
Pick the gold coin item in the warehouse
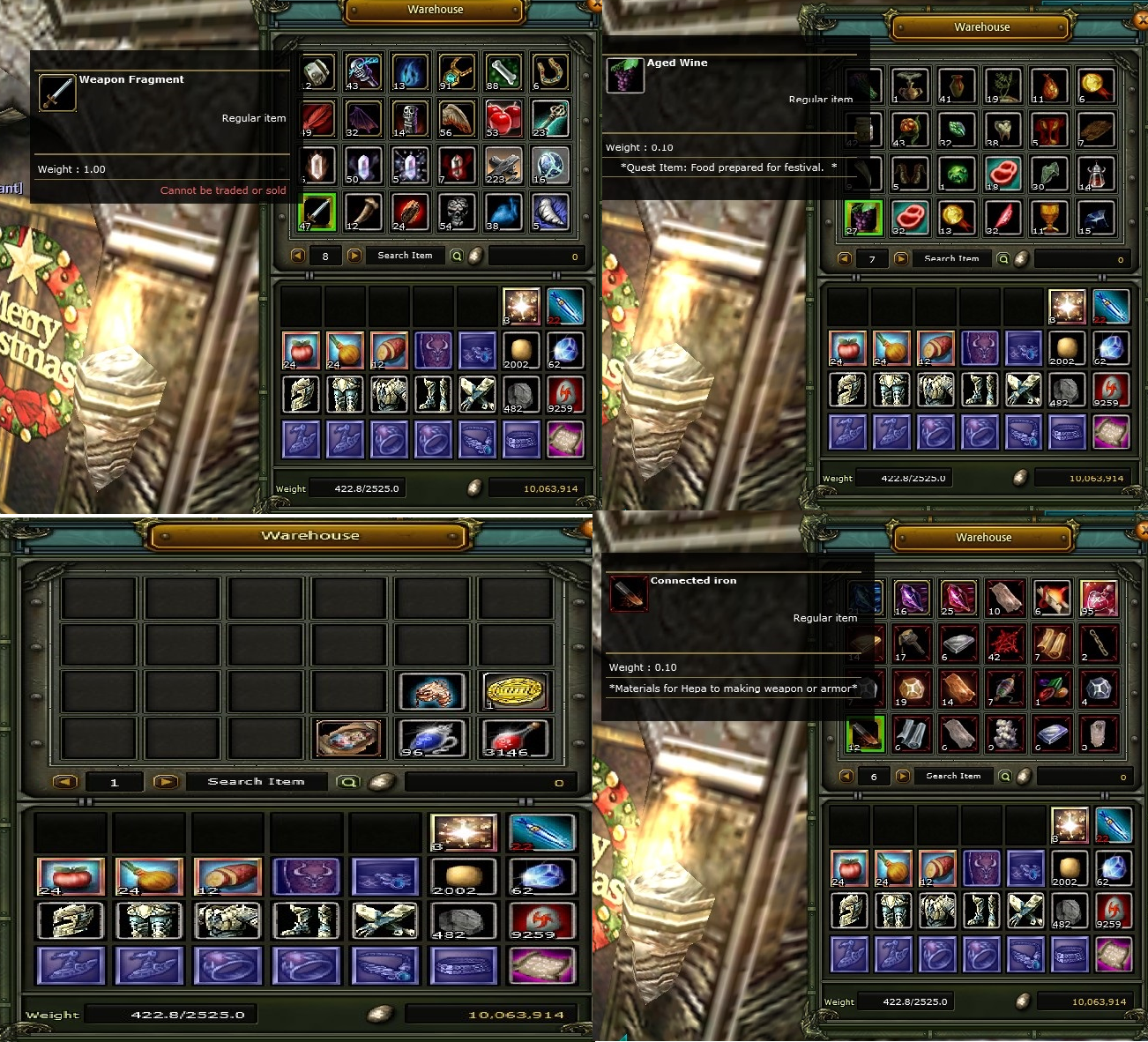click(x=517, y=692)
